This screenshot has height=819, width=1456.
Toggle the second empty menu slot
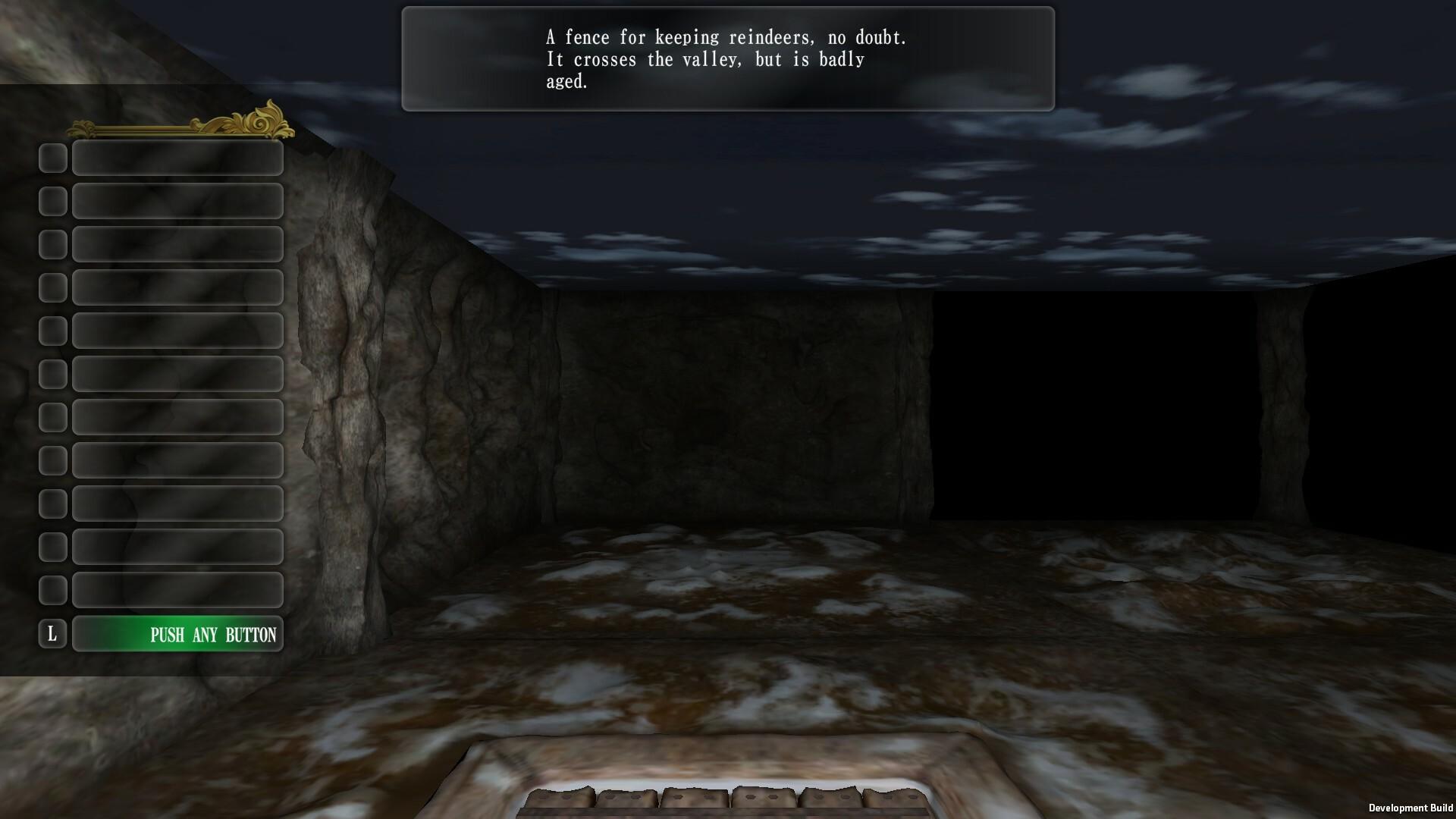[x=177, y=201]
